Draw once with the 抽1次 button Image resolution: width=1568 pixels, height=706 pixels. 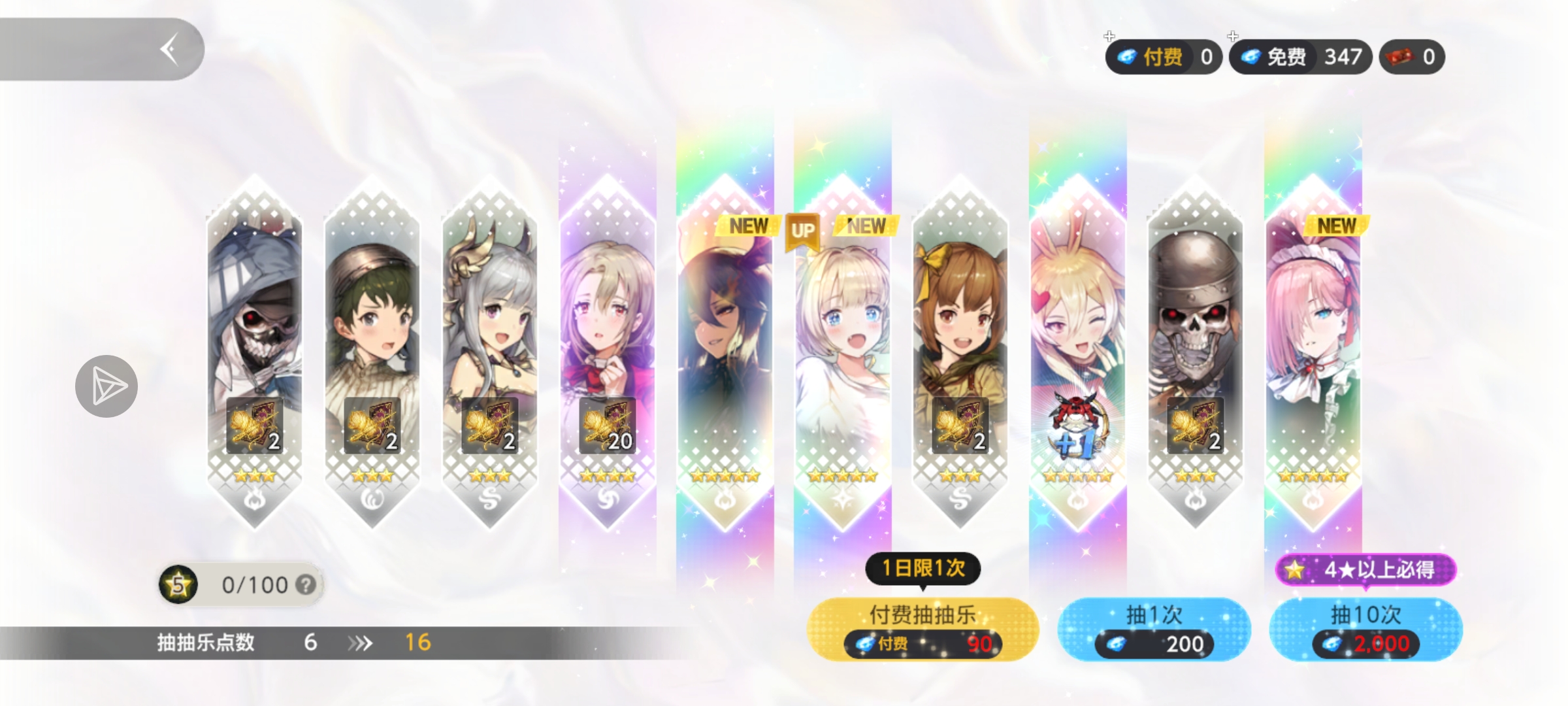[1154, 628]
